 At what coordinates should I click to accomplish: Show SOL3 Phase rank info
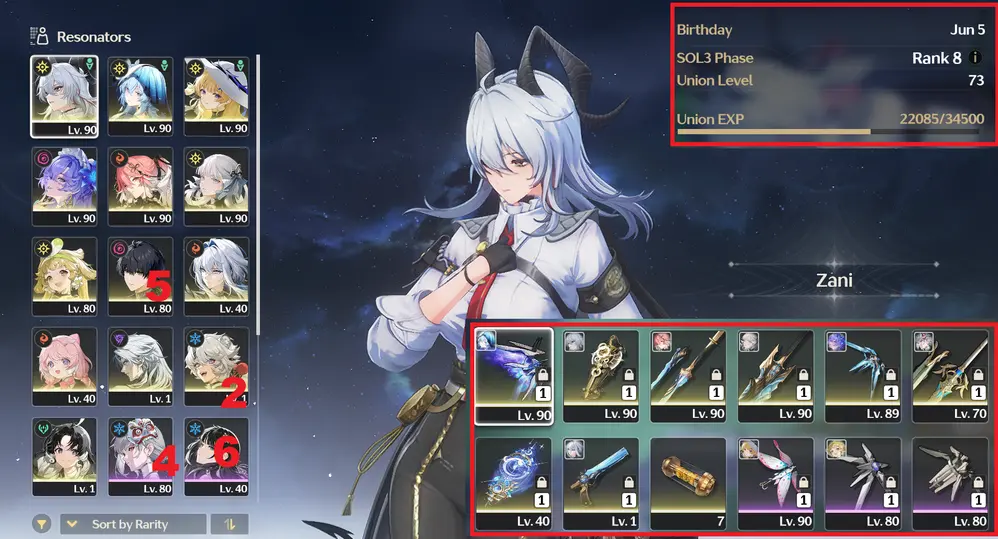[x=975, y=58]
